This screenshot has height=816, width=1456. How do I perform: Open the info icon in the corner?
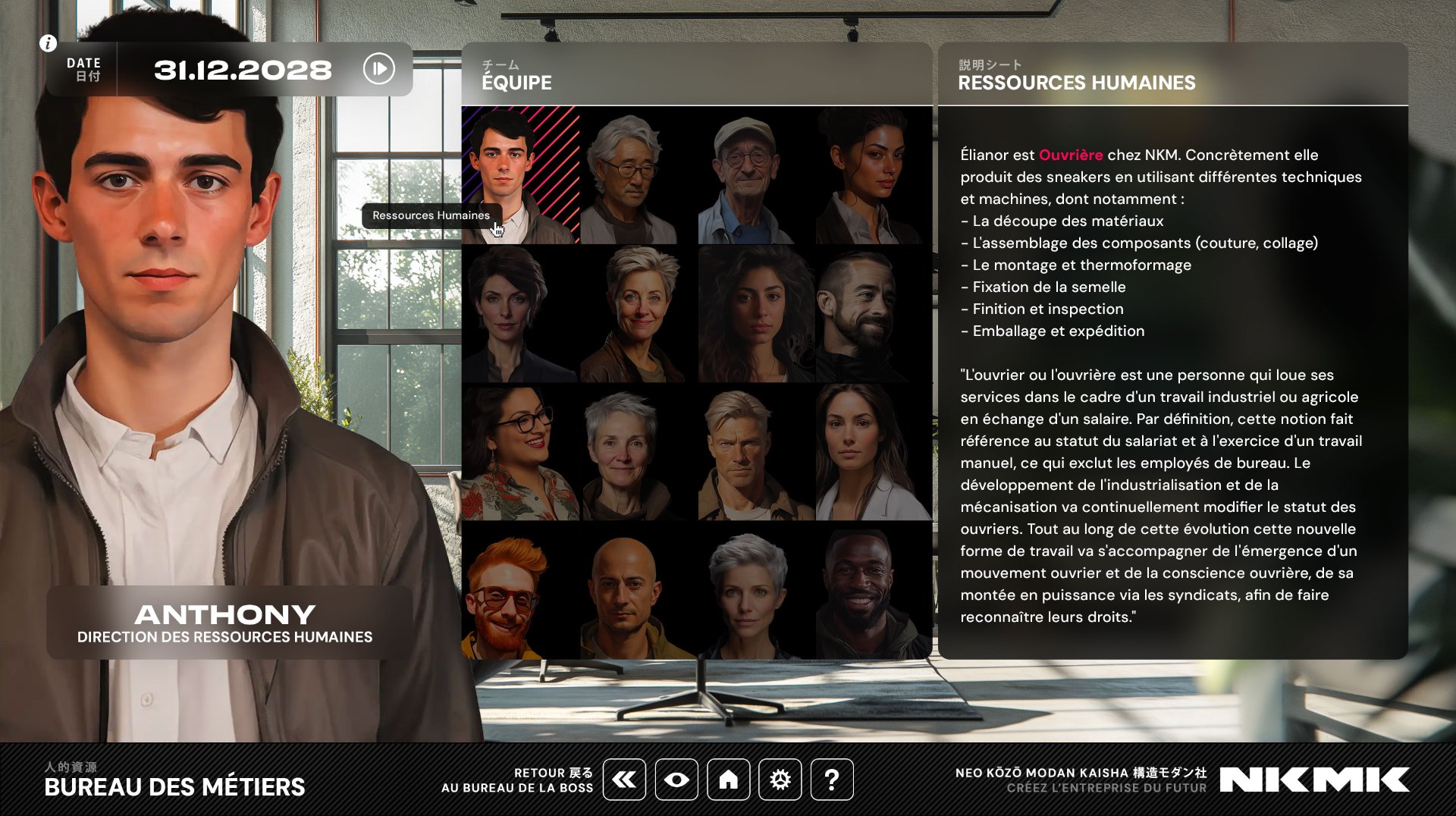[48, 43]
